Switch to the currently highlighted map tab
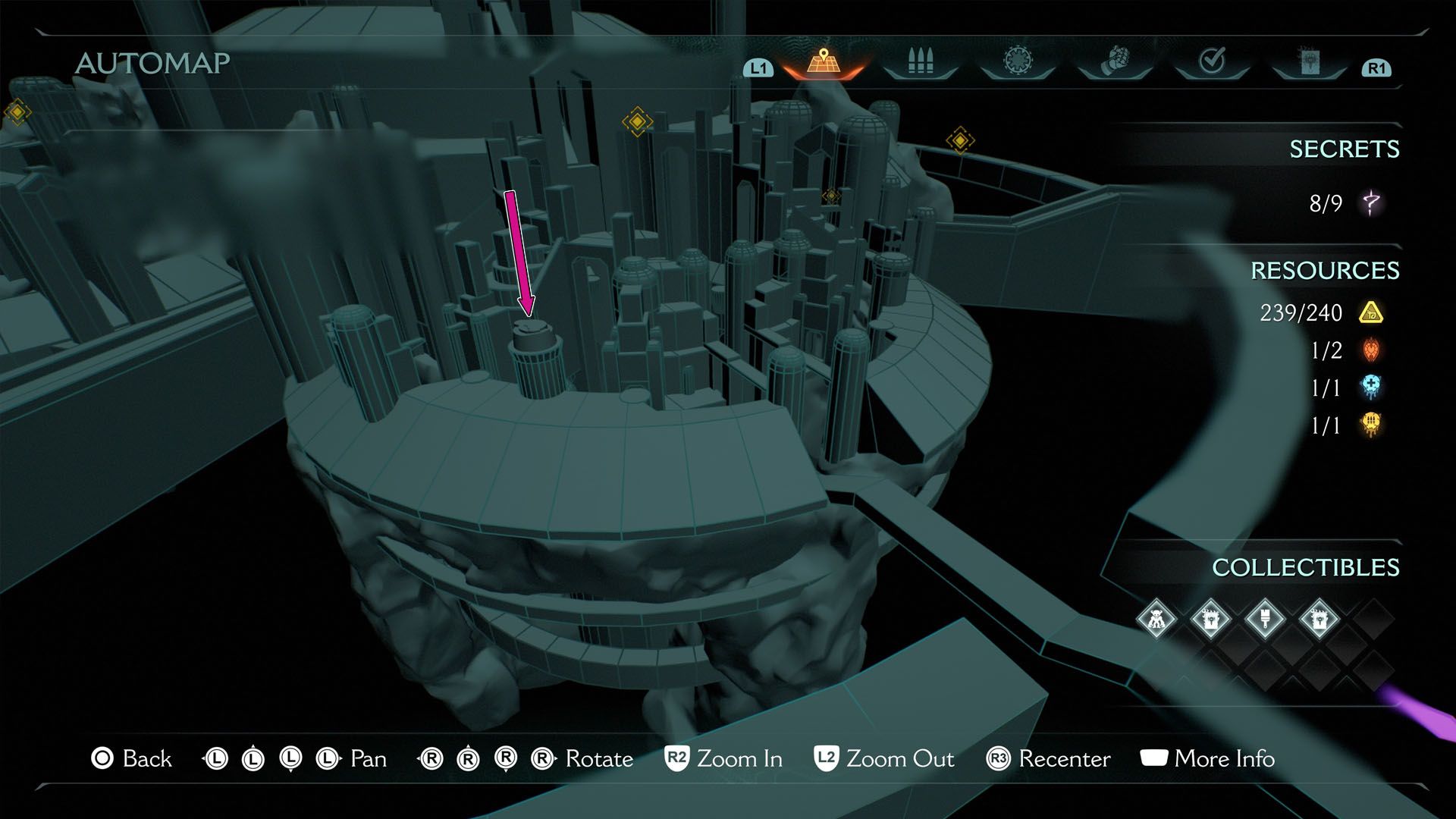This screenshot has height=819, width=1456. [x=823, y=61]
